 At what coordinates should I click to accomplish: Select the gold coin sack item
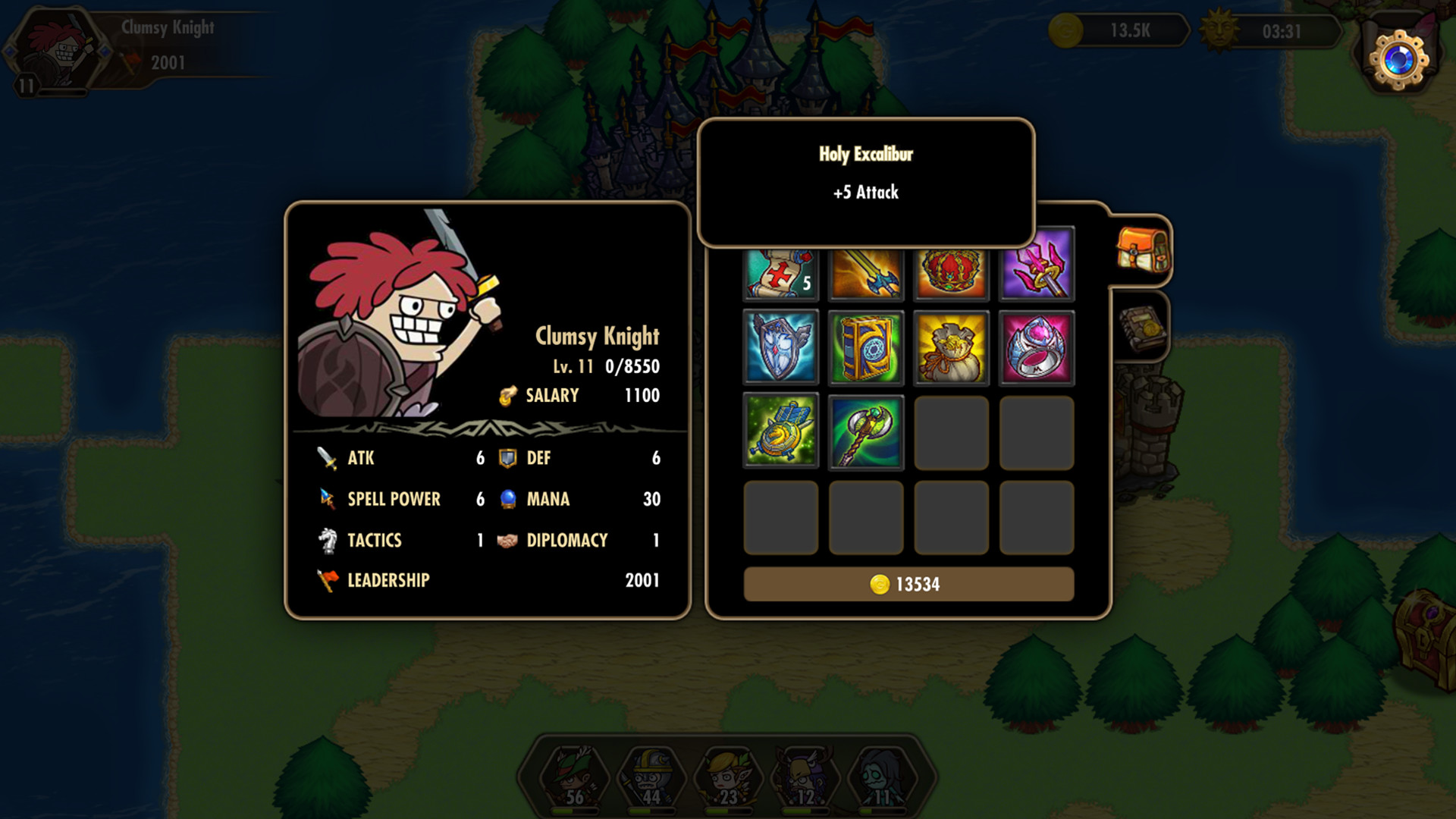point(951,347)
